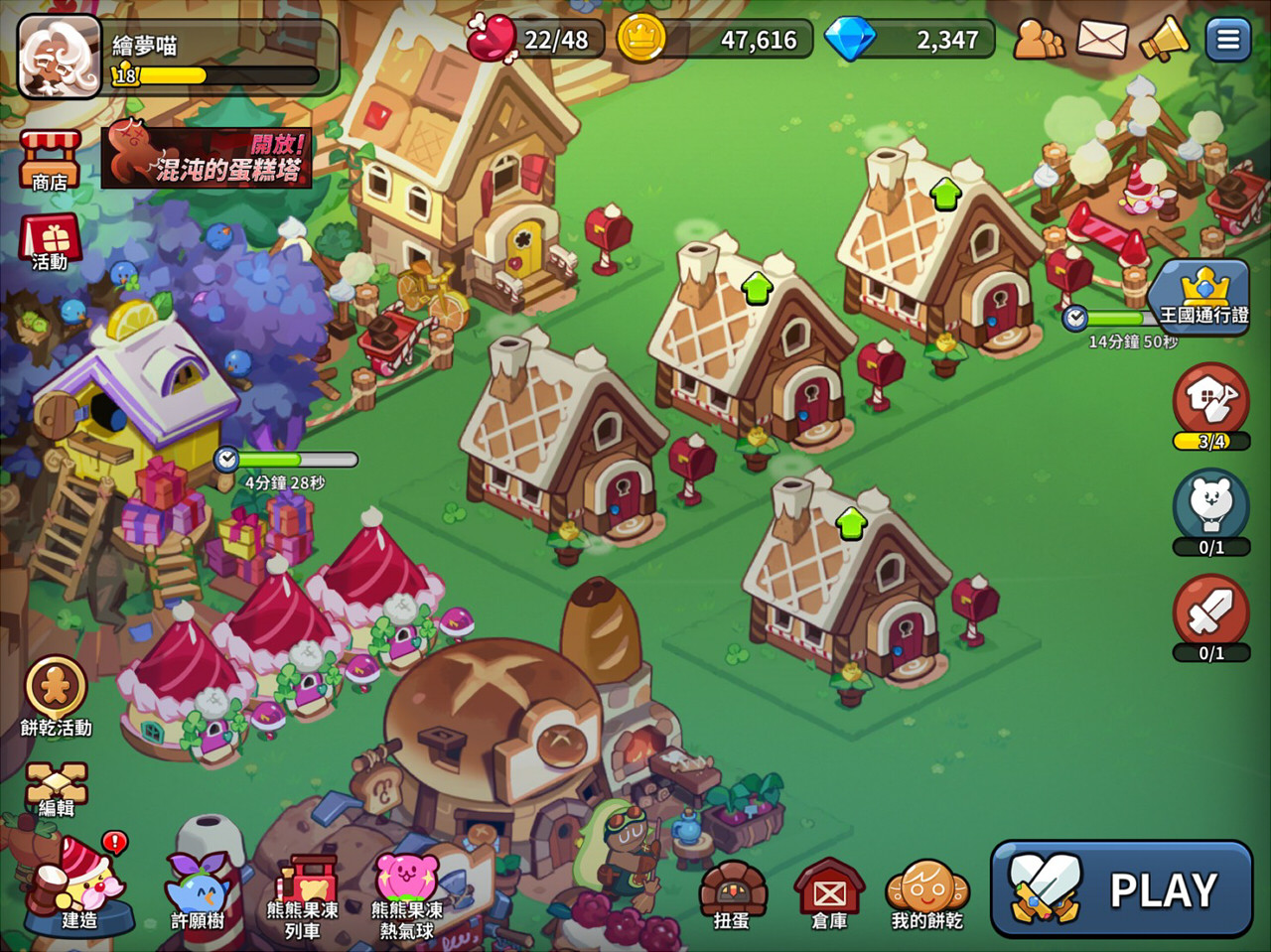Open the 活動 events gift box
This screenshot has width=1271, height=952.
click(x=50, y=241)
